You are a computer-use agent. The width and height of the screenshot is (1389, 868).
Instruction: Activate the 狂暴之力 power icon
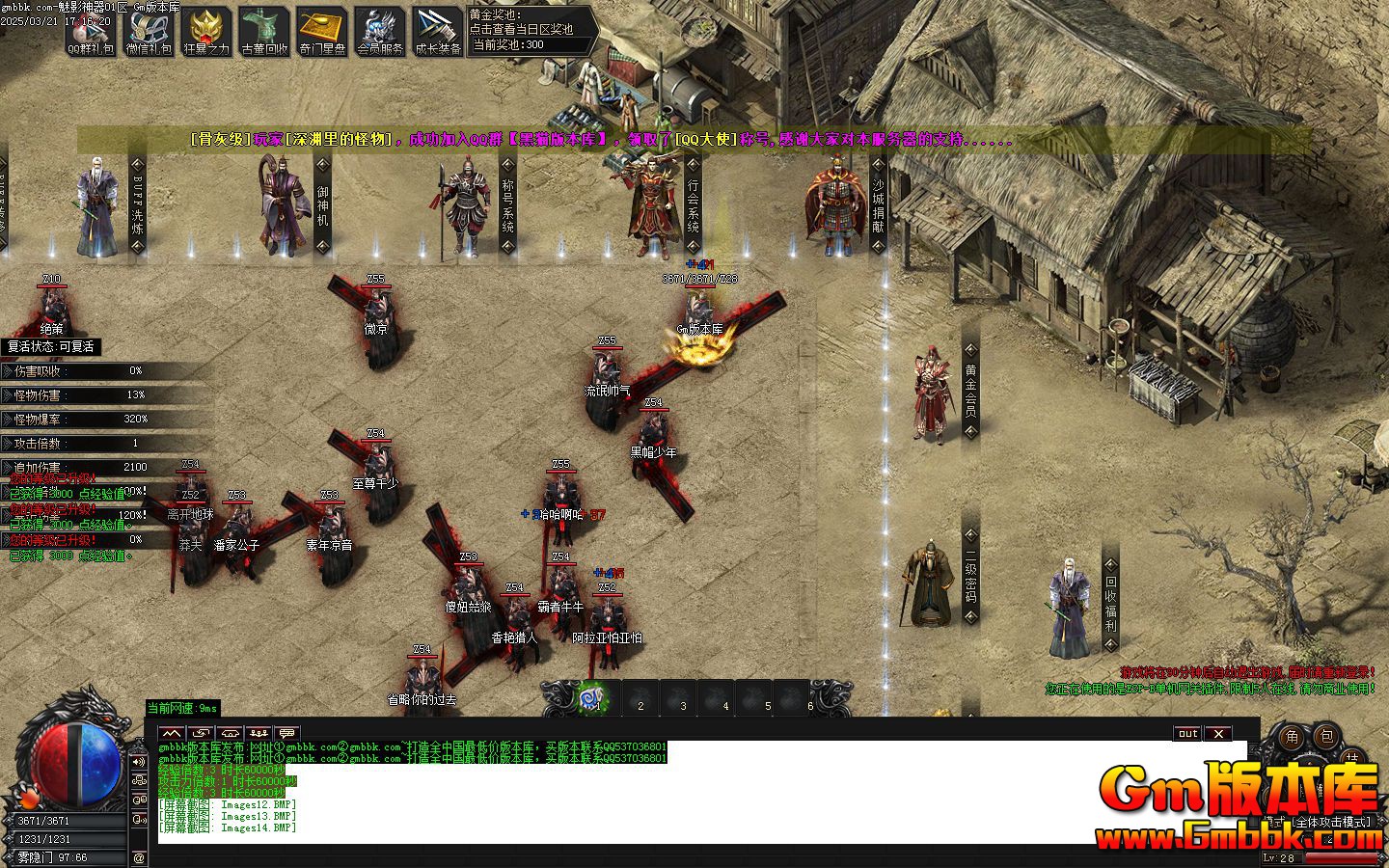click(207, 31)
